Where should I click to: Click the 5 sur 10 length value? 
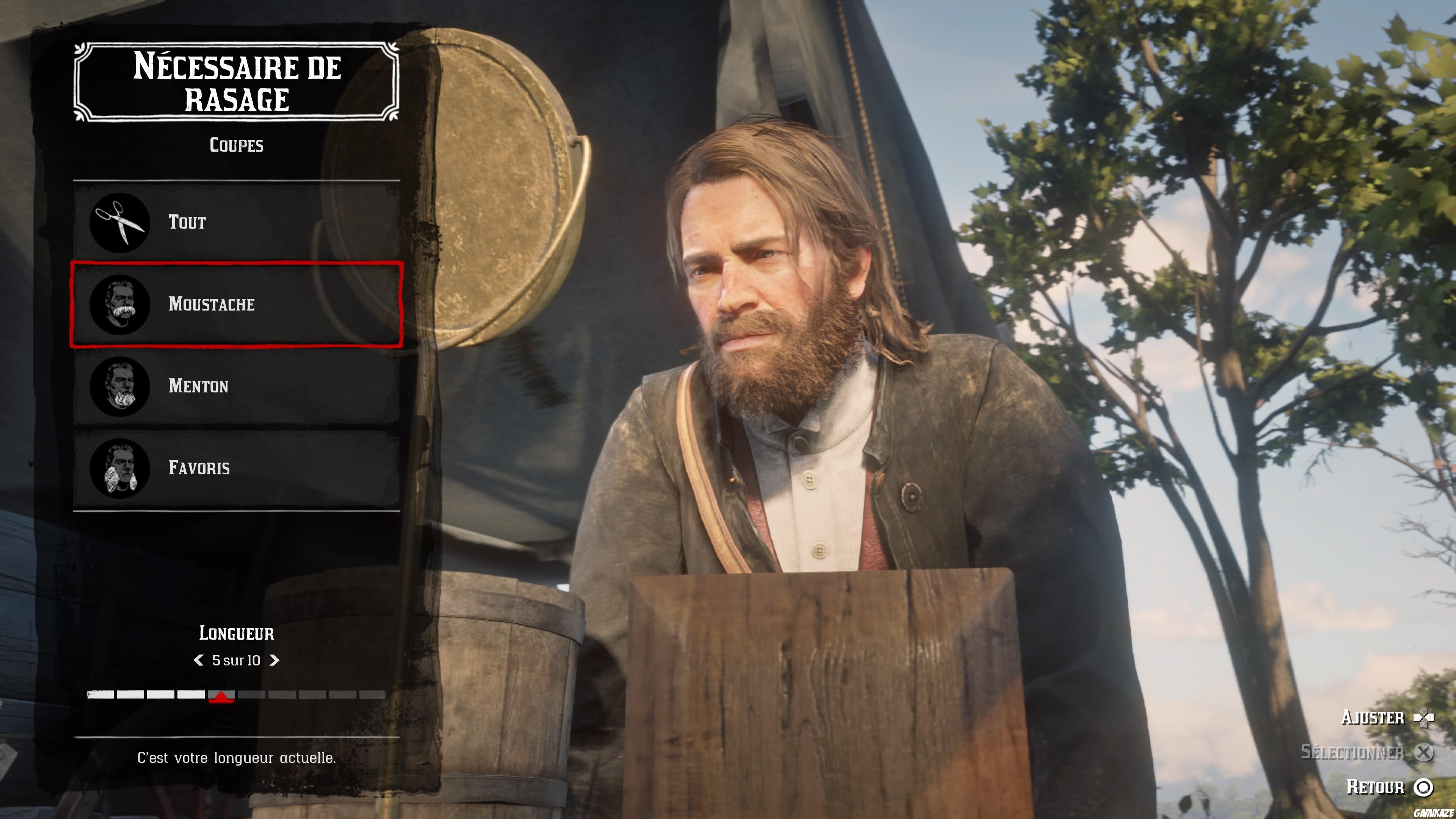tap(236, 660)
